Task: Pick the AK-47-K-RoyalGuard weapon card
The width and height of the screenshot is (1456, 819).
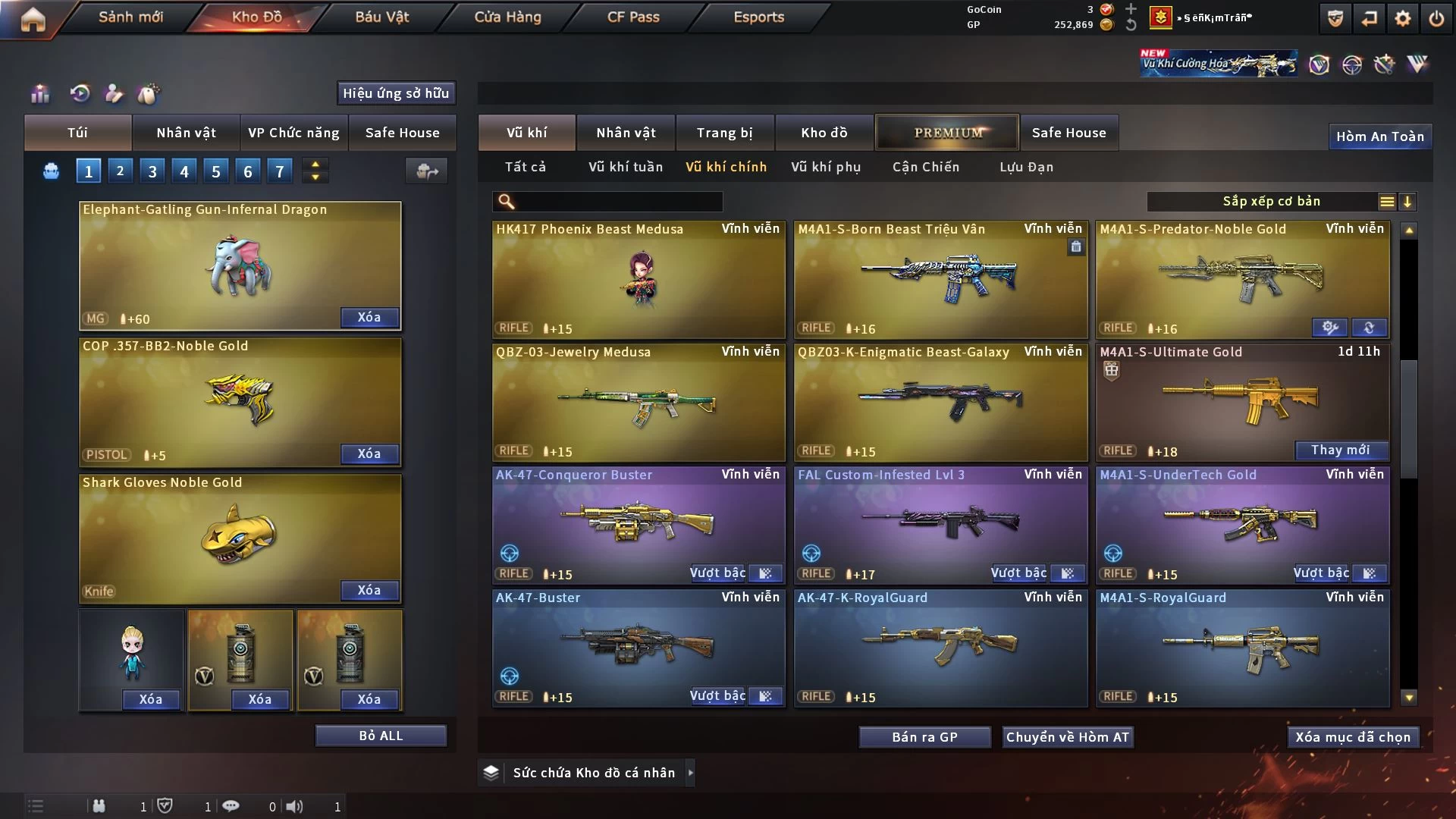Action: coord(940,648)
